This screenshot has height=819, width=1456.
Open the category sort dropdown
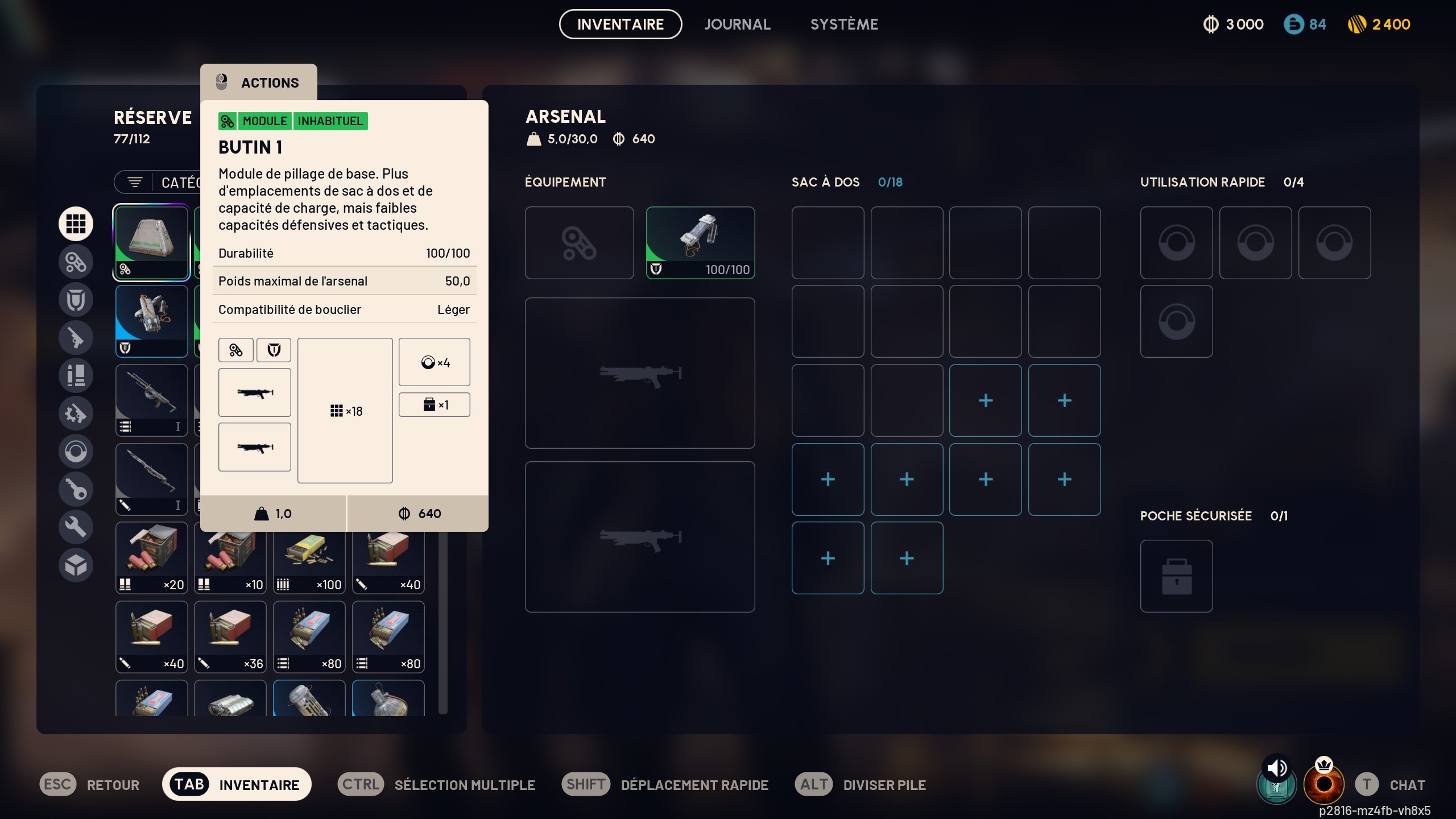(158, 183)
